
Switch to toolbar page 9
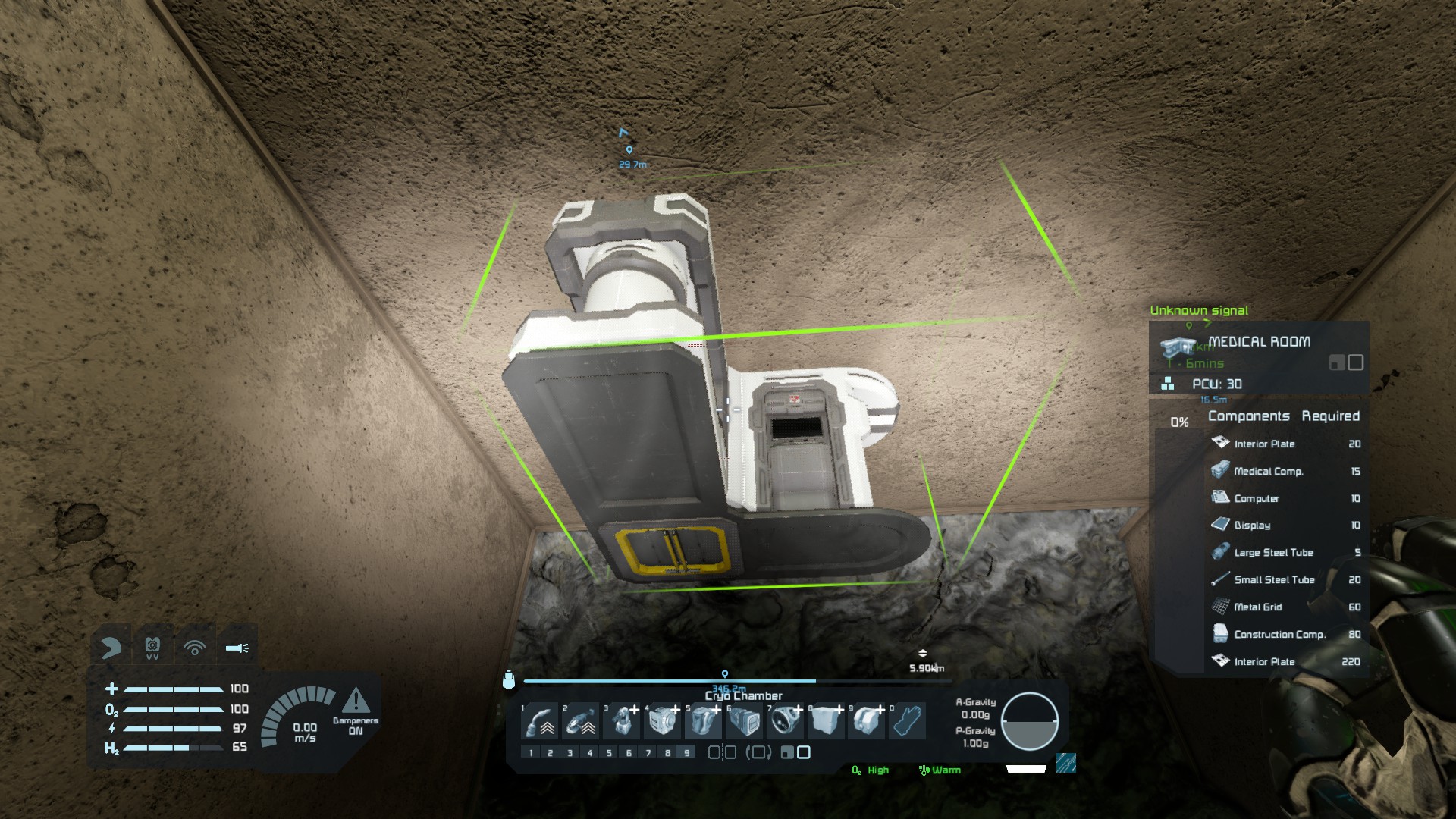point(687,753)
